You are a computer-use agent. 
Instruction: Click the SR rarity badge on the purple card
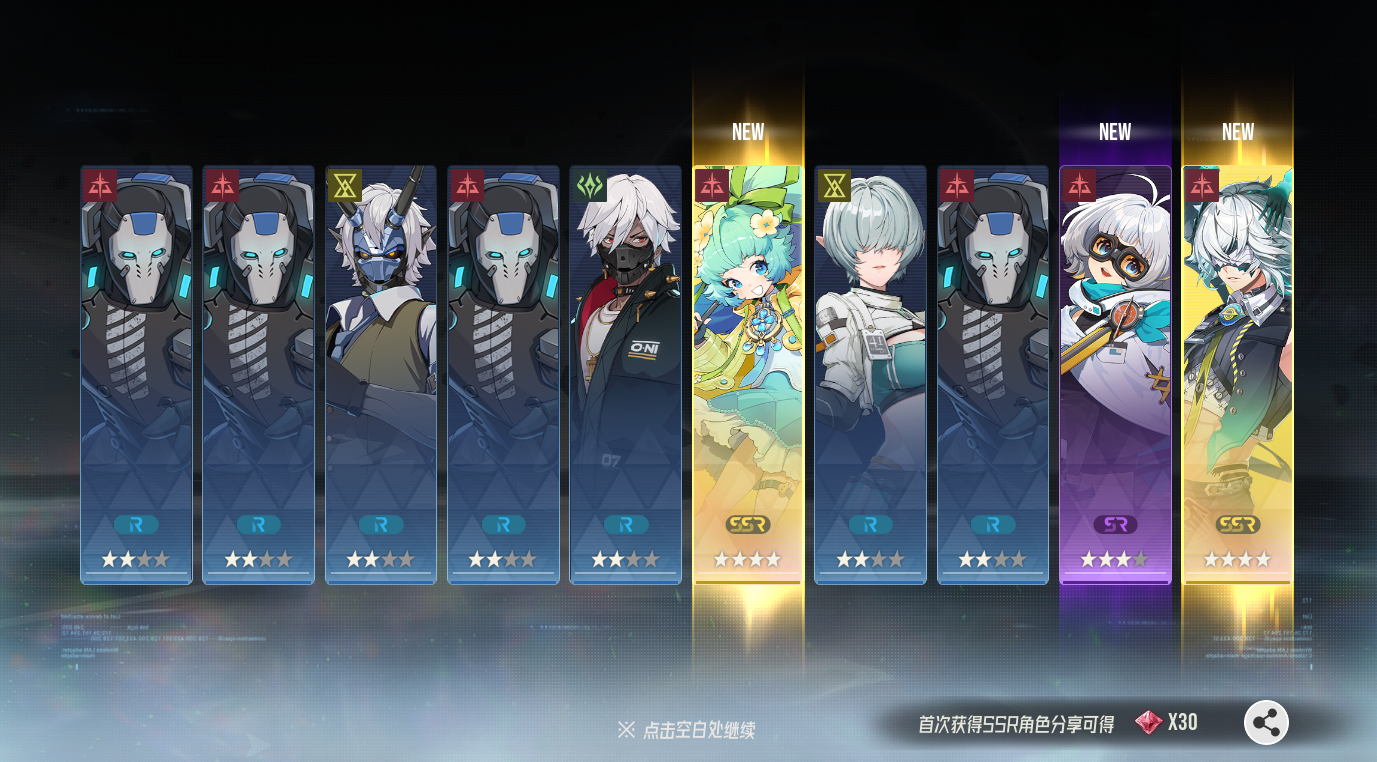[1114, 523]
